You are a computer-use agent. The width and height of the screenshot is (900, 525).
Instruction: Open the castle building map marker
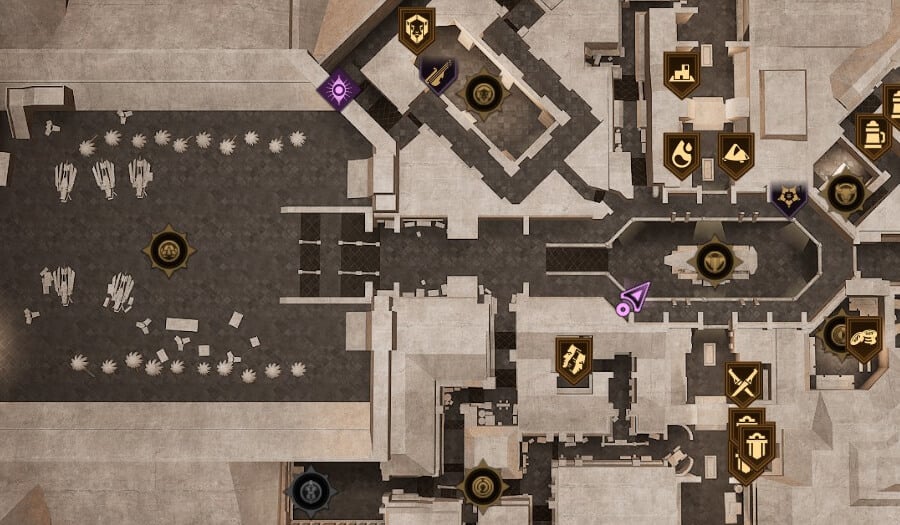pos(681,73)
